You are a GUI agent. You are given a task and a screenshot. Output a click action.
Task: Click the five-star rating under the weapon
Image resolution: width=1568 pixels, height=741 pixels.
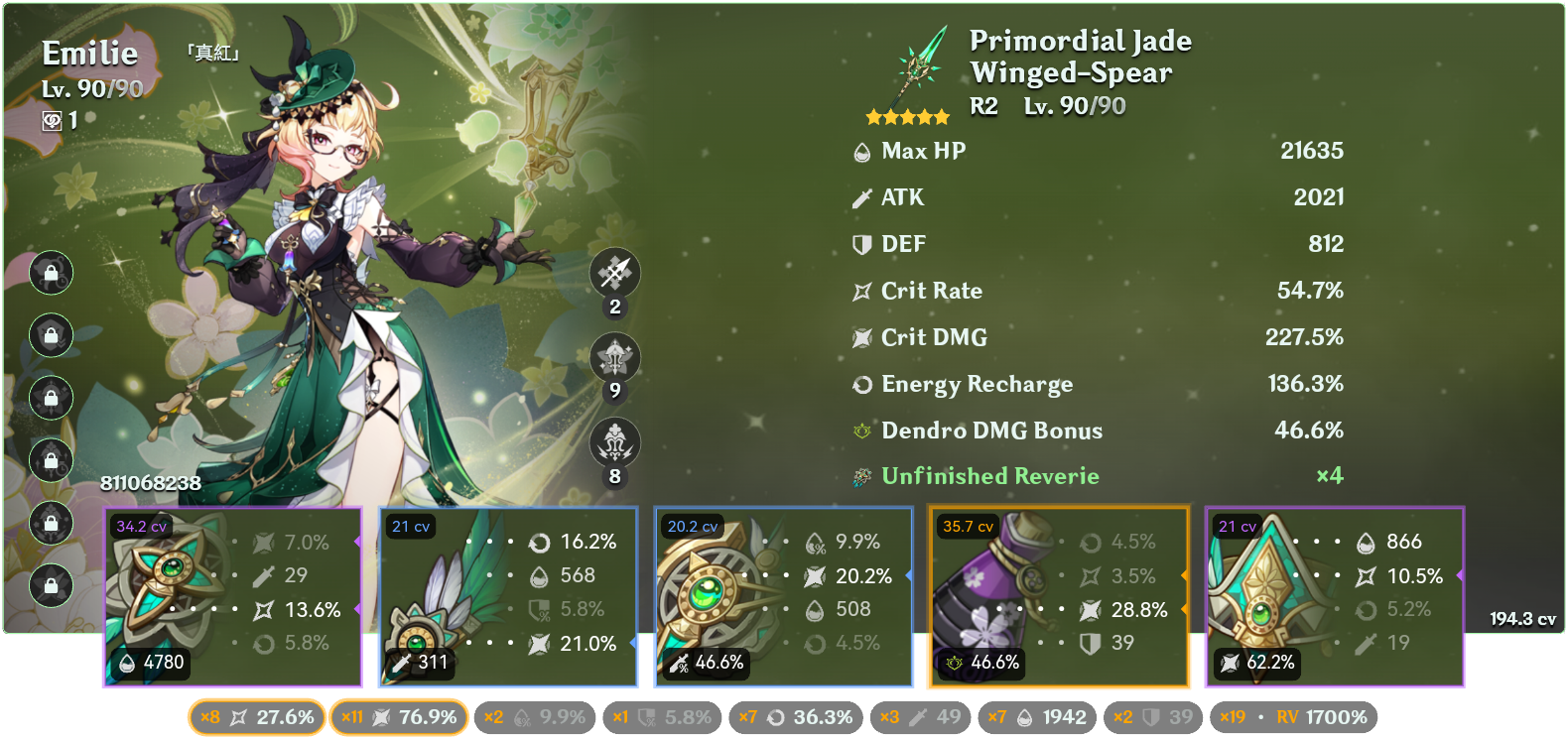(906, 116)
